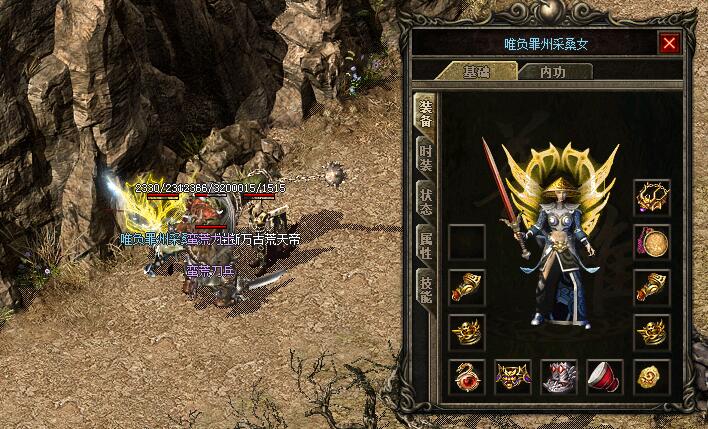Image resolution: width=708 pixels, height=429 pixels.
Task: Switch to the 技能 side tab
Action: tap(425, 287)
